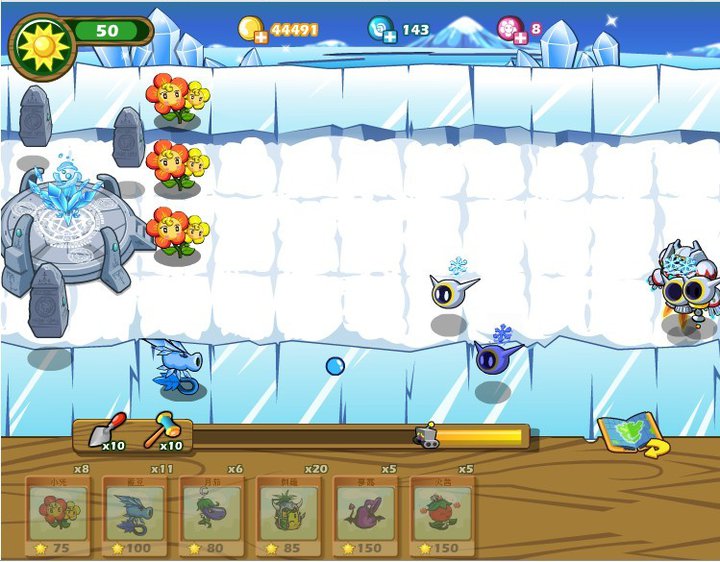Screen dimensions: 720x562
Task: Select the spiky pineapple plant card costing 85
Action: (x=289, y=515)
